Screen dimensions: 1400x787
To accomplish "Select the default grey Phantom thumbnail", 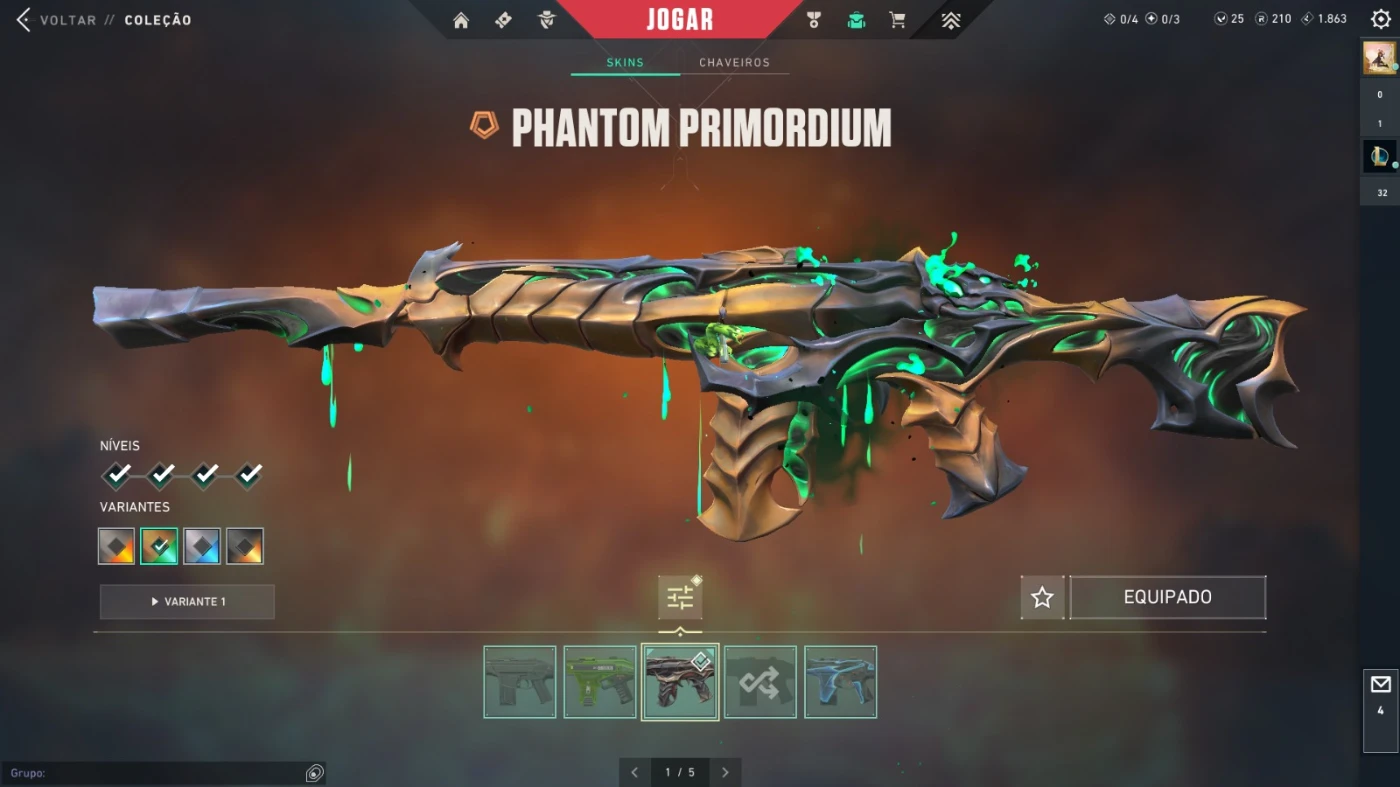I will coord(520,682).
